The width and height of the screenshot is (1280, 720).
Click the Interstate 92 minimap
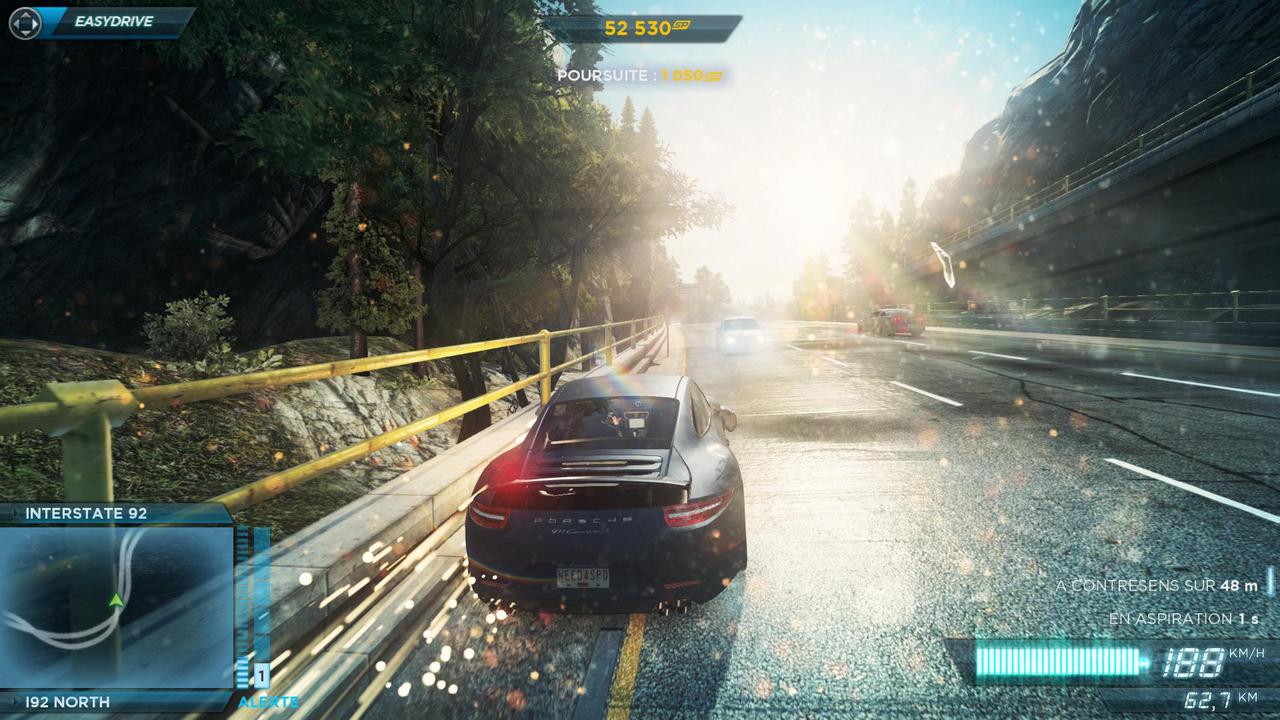[x=116, y=607]
